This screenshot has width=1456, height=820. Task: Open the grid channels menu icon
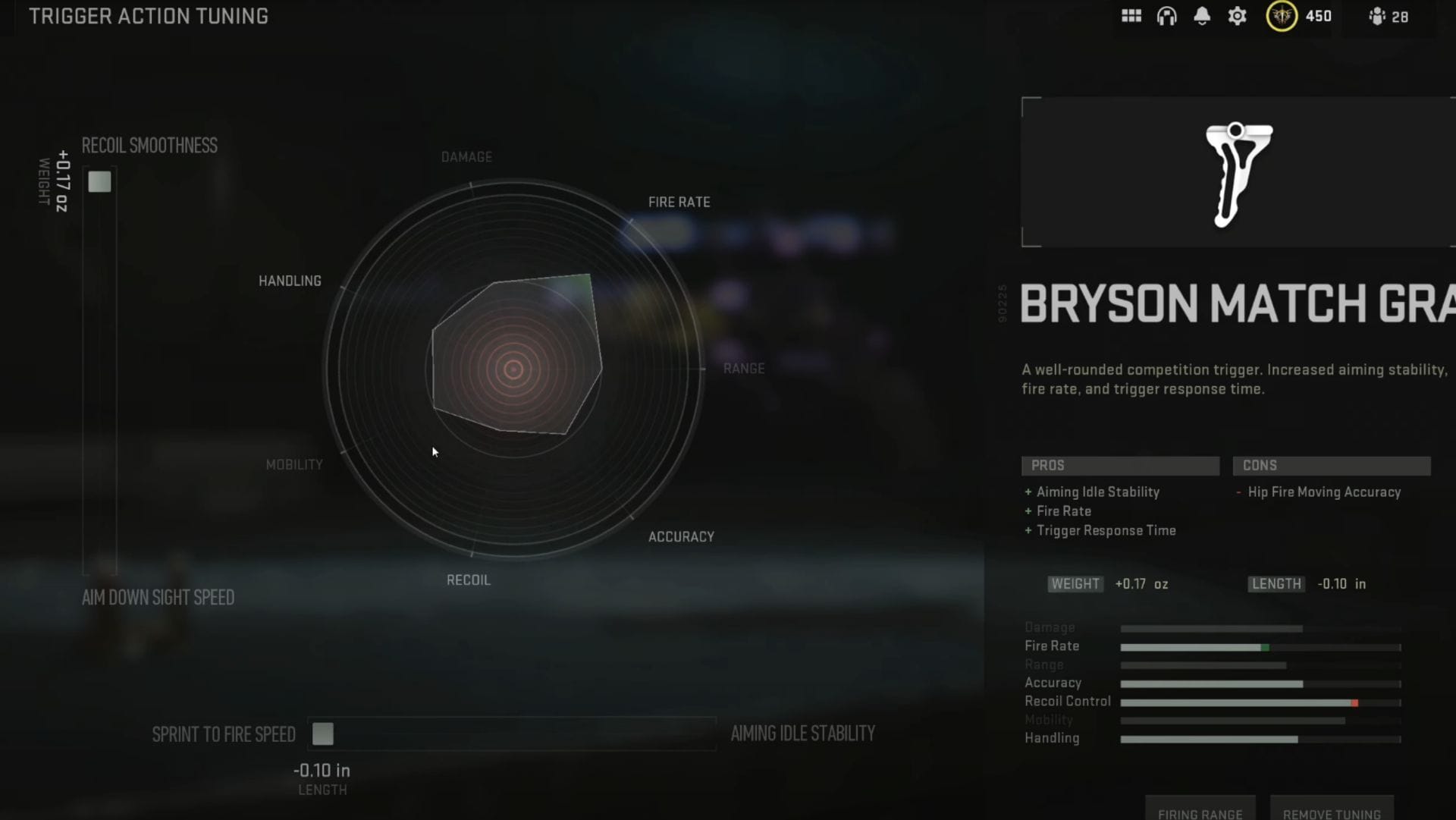(x=1131, y=16)
